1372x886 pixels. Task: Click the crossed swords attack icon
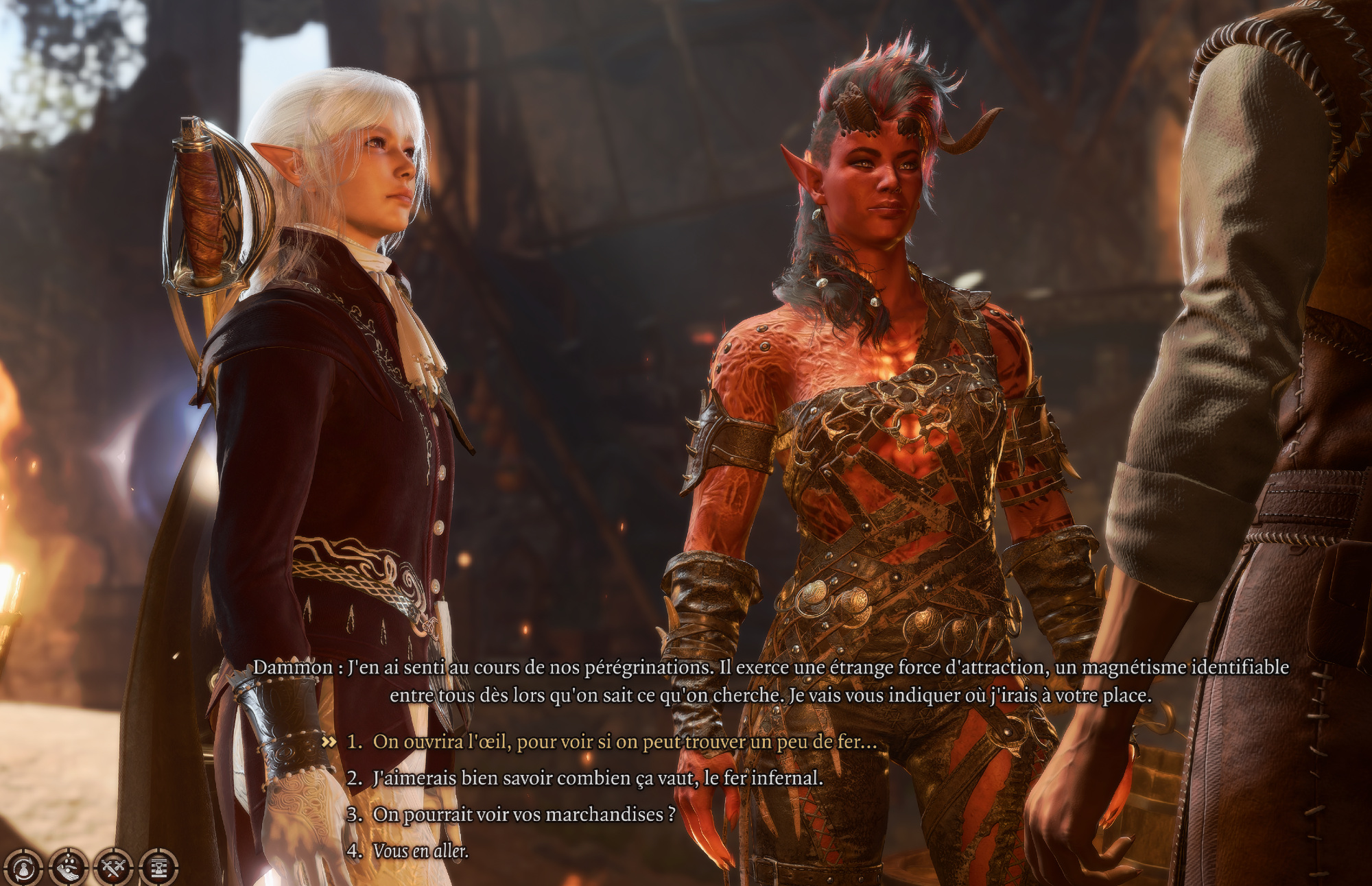[x=113, y=867]
